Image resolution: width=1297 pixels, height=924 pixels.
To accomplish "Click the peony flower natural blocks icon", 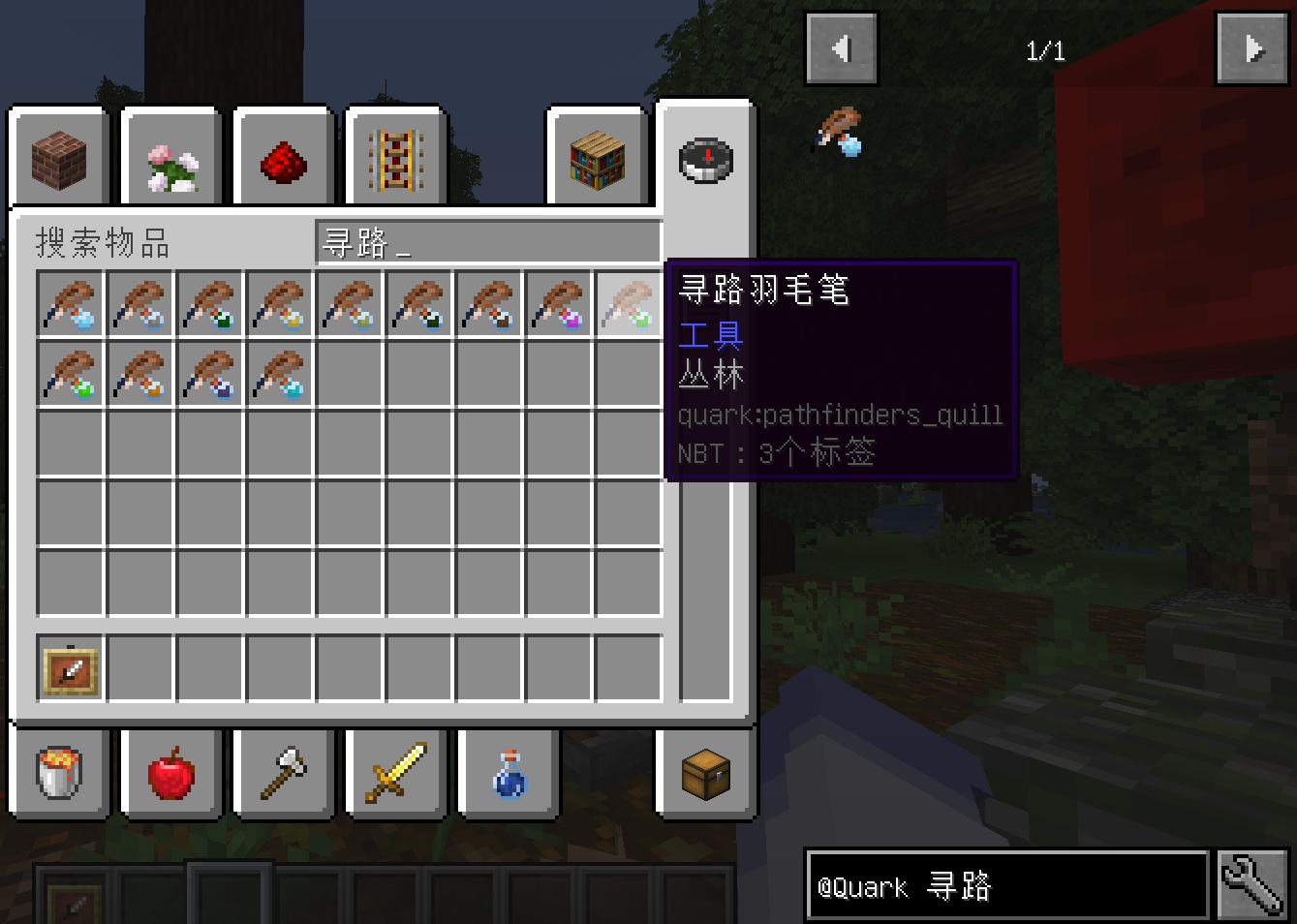I will pyautogui.click(x=170, y=158).
